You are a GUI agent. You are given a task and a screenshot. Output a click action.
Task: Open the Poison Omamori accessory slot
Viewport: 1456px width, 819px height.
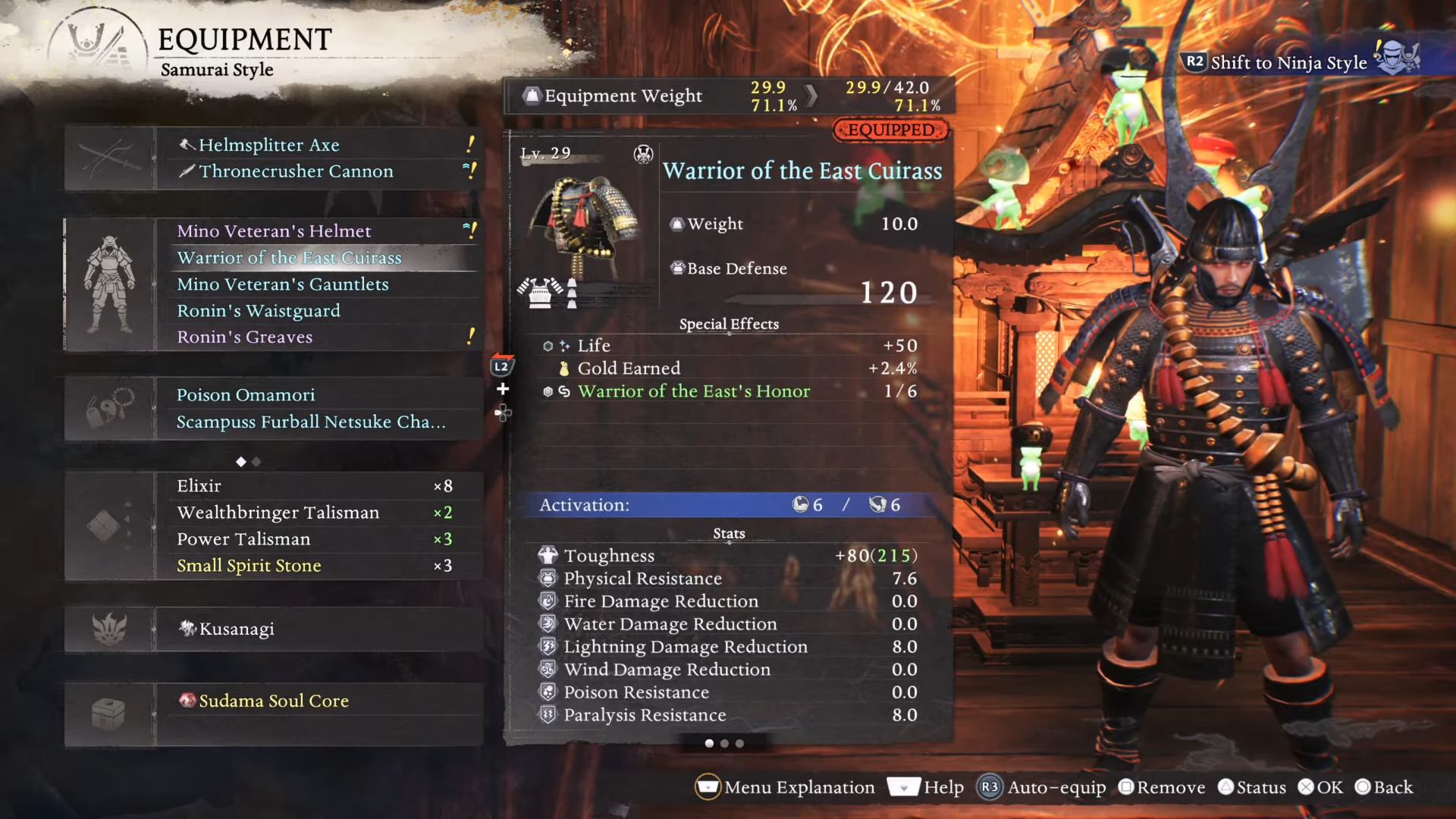246,395
